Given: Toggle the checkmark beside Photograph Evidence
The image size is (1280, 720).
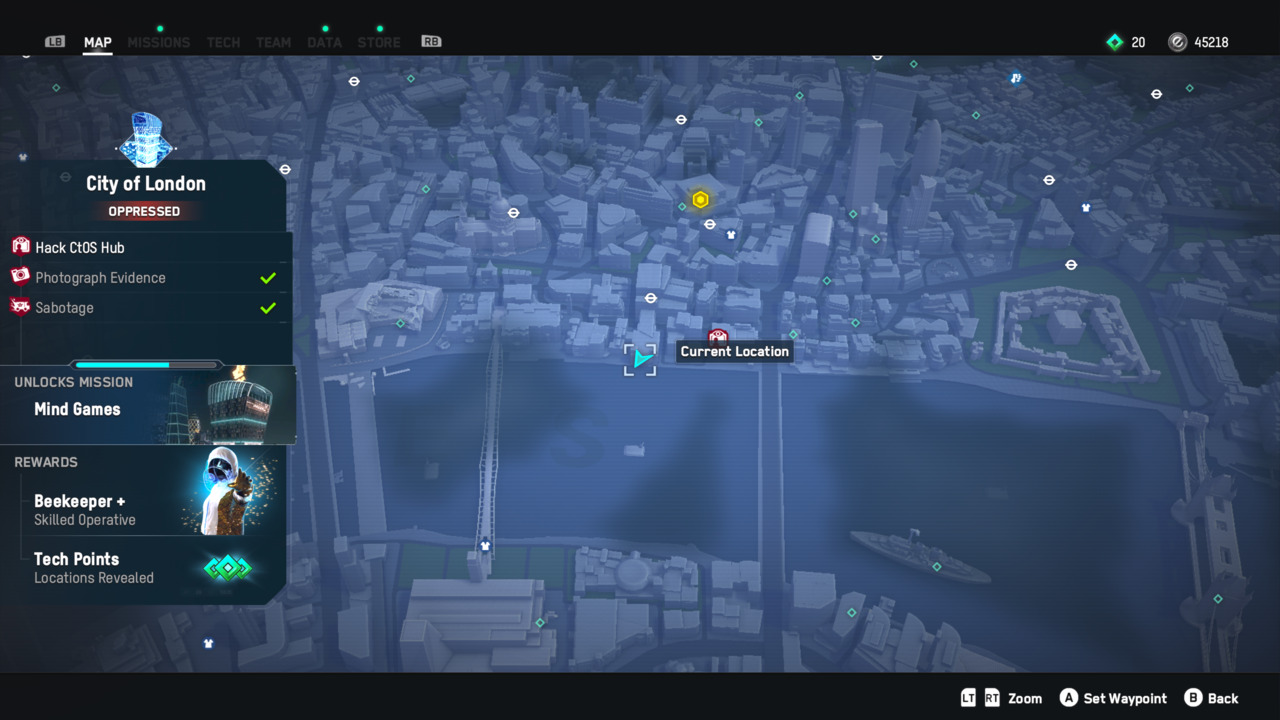Looking at the screenshot, I should pyautogui.click(x=268, y=277).
